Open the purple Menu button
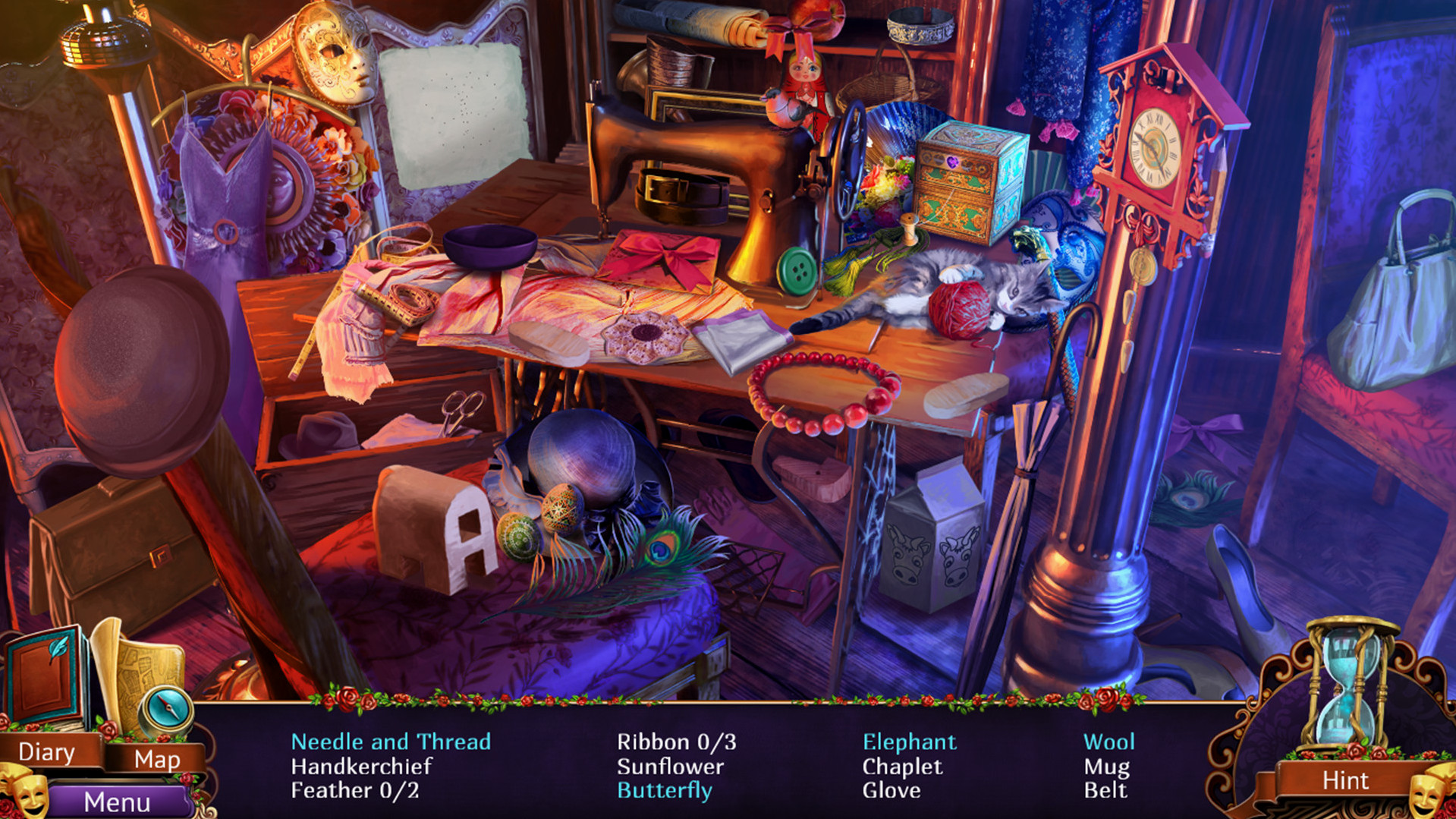1456x819 pixels. [x=117, y=802]
